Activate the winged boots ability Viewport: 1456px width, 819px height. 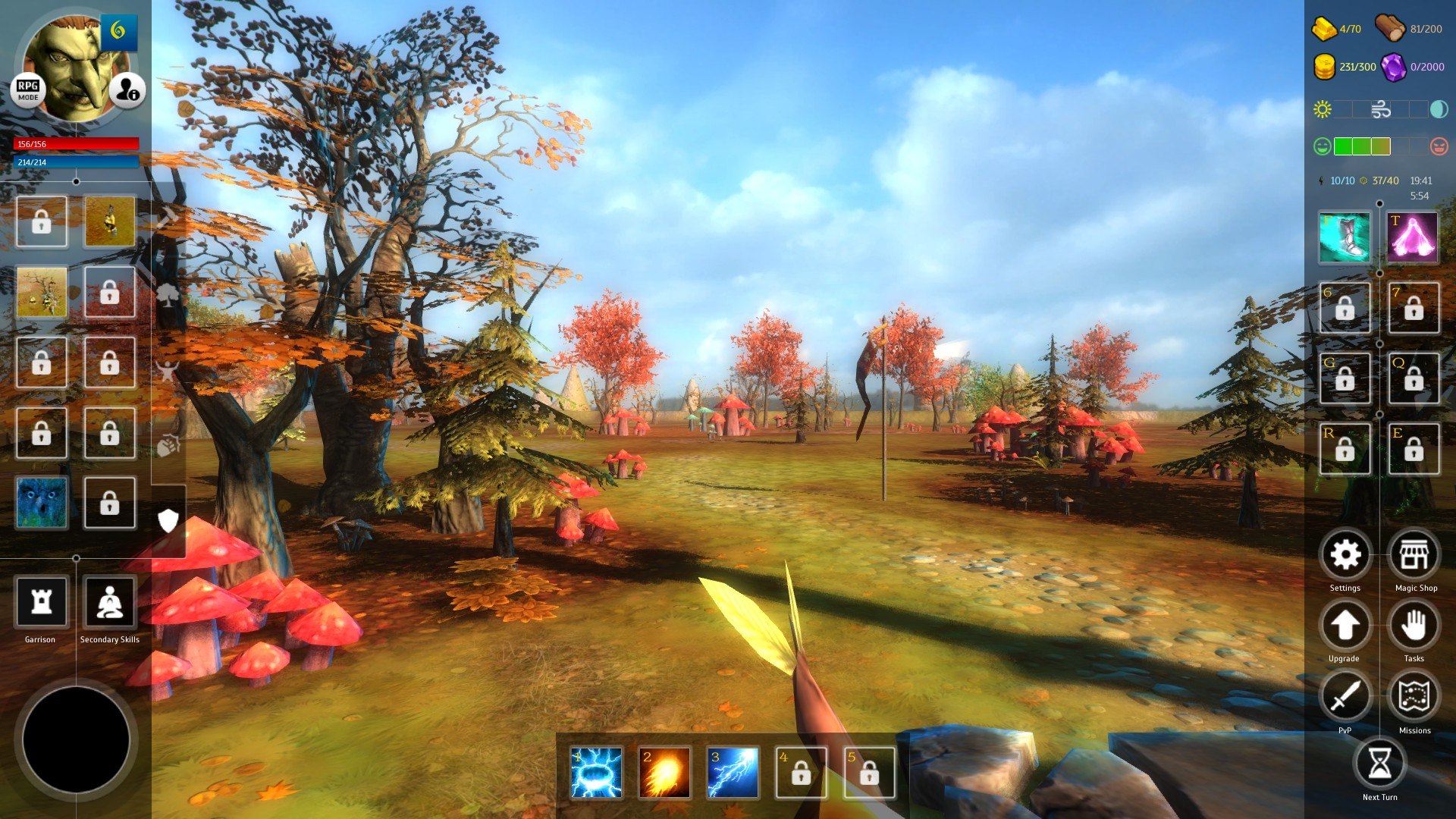[x=1345, y=237]
